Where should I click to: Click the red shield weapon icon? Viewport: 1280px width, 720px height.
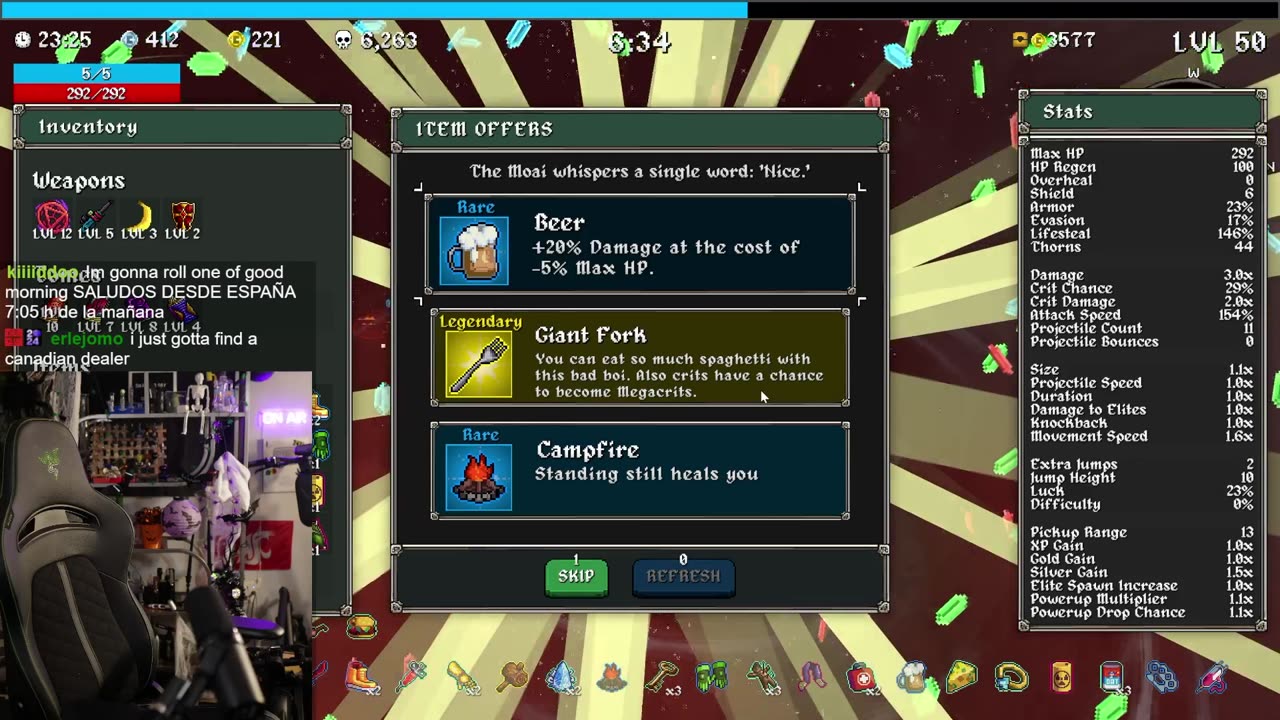[183, 216]
